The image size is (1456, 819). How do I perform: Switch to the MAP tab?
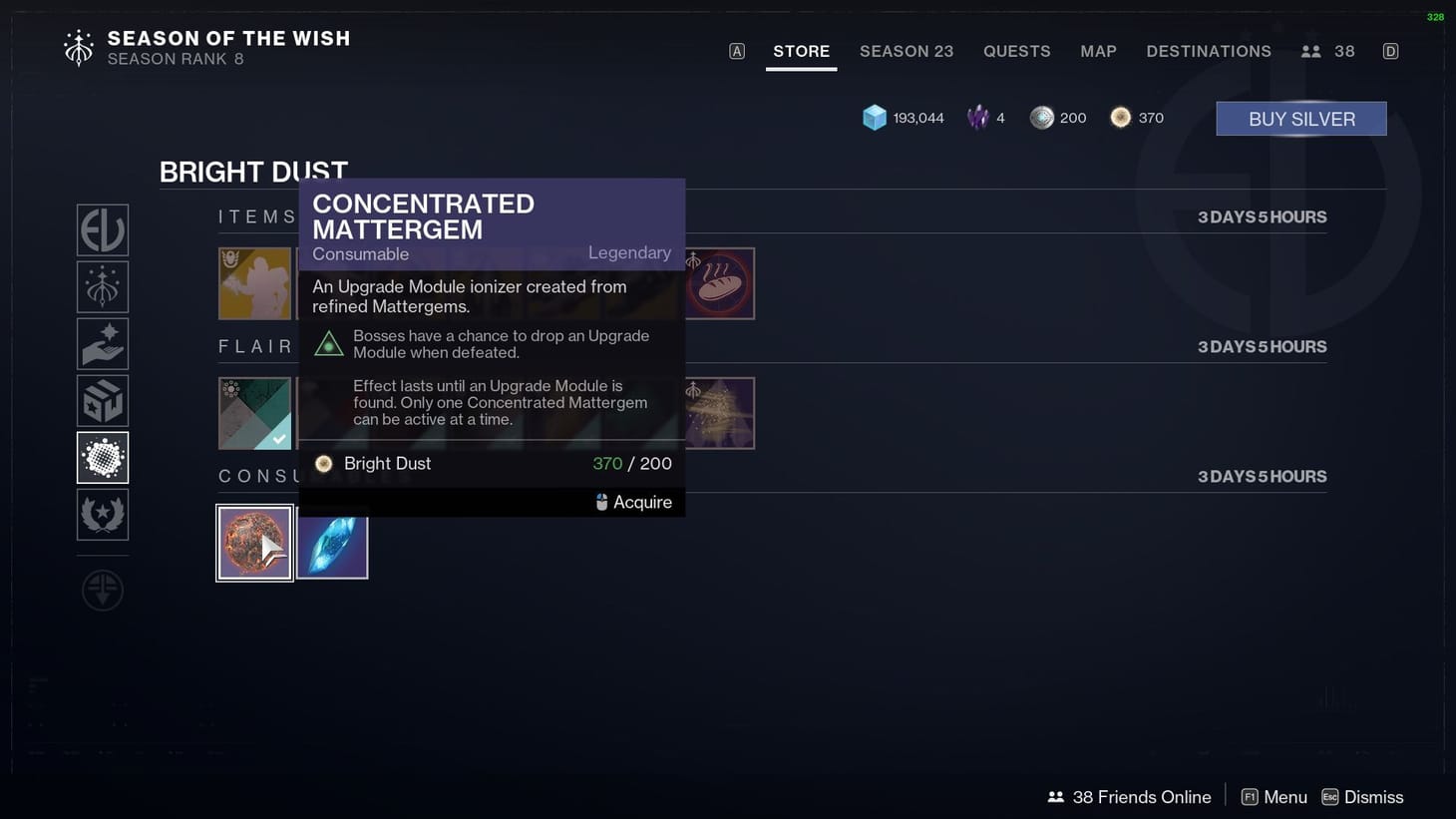(x=1098, y=51)
